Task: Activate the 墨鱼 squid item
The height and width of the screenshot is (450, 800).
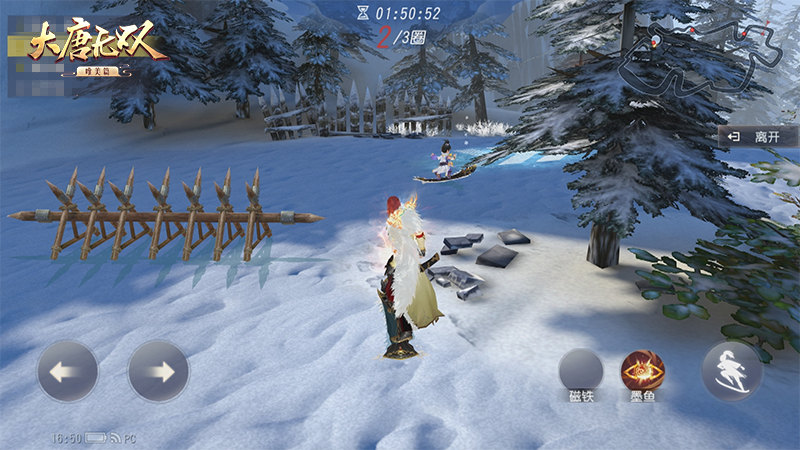Action: [x=641, y=369]
